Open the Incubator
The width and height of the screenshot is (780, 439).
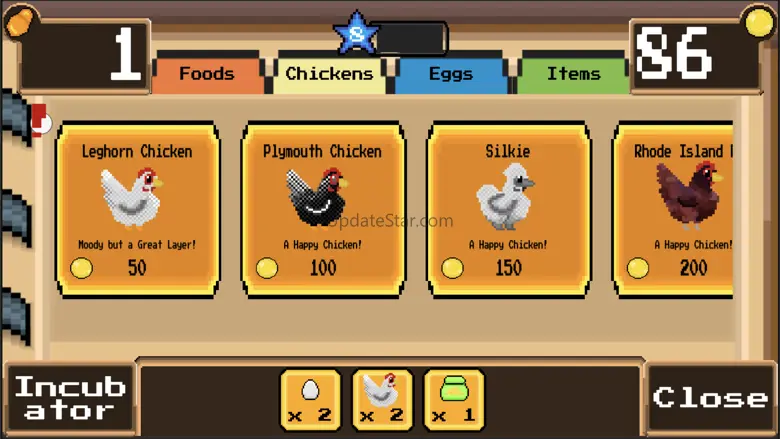pyautogui.click(x=70, y=398)
